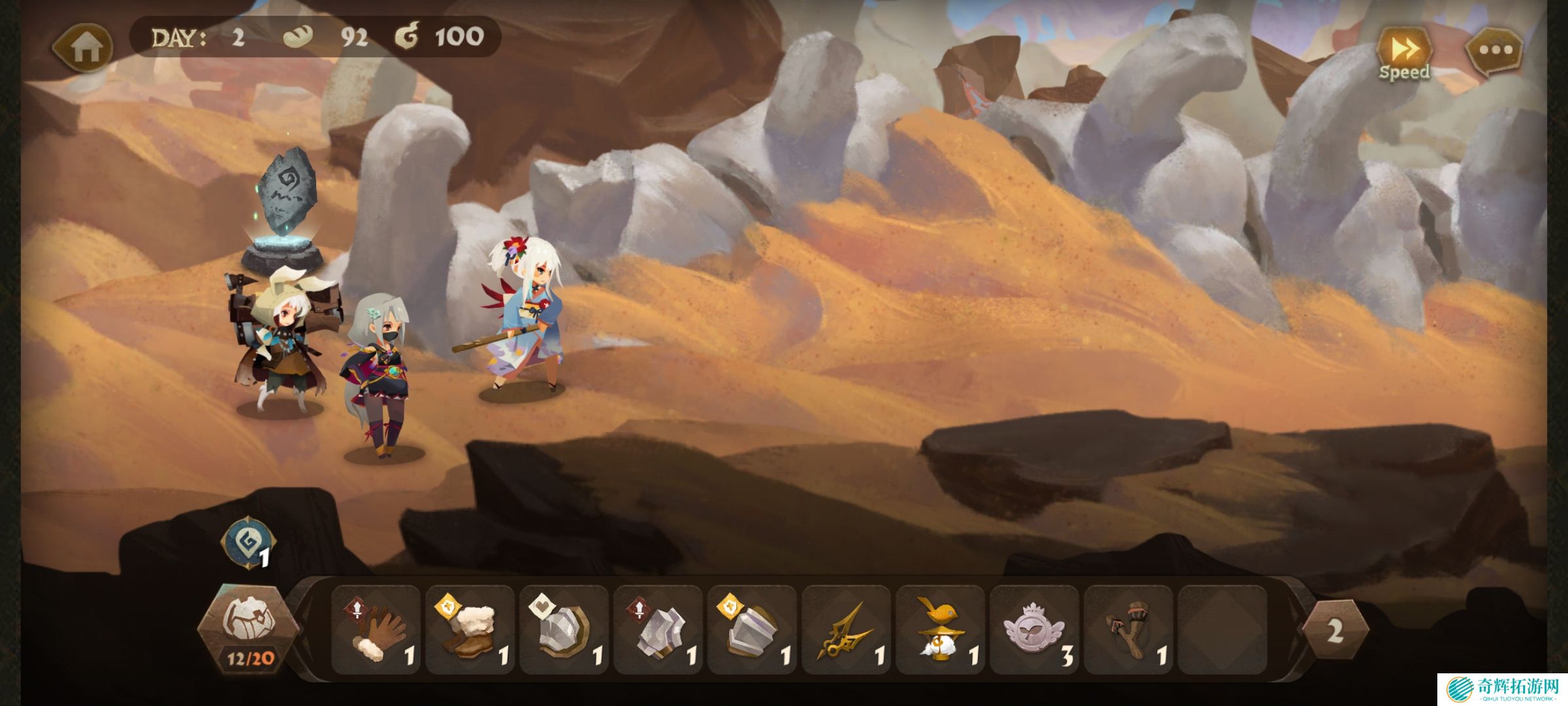Open the three-dots chat menu
This screenshot has width=1568, height=706.
tap(1495, 50)
